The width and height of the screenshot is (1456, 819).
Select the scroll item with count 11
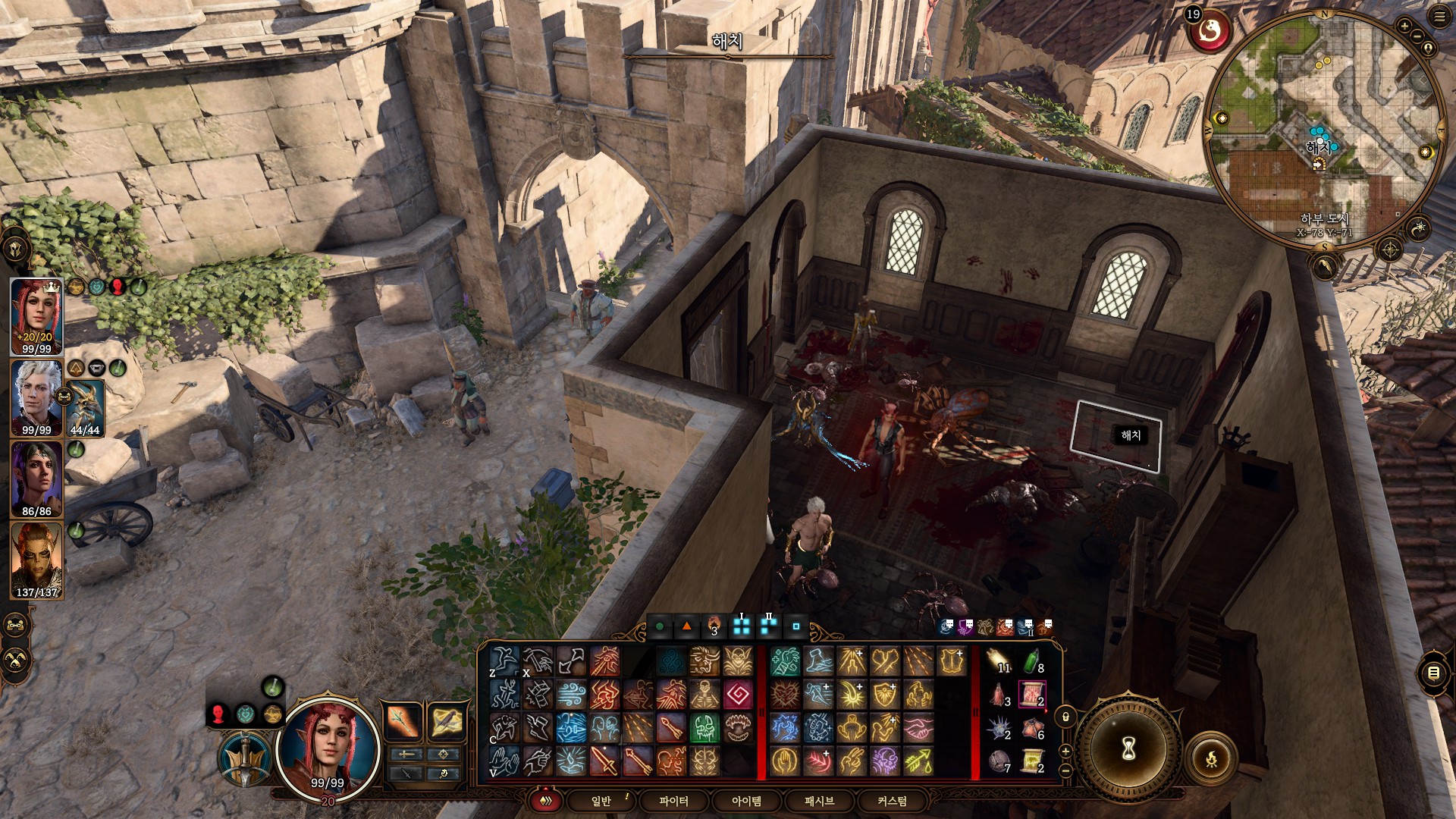pos(999,662)
